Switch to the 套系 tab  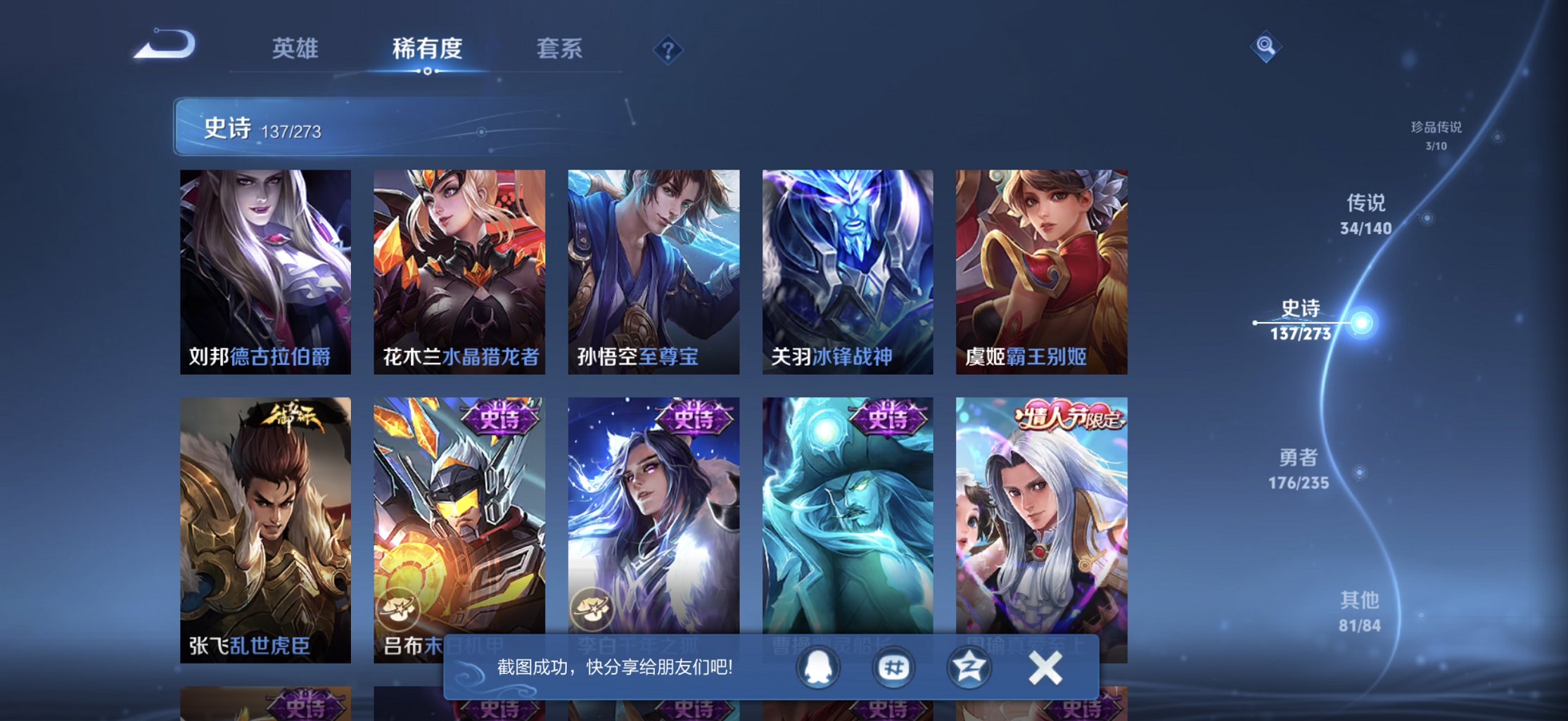click(x=560, y=49)
